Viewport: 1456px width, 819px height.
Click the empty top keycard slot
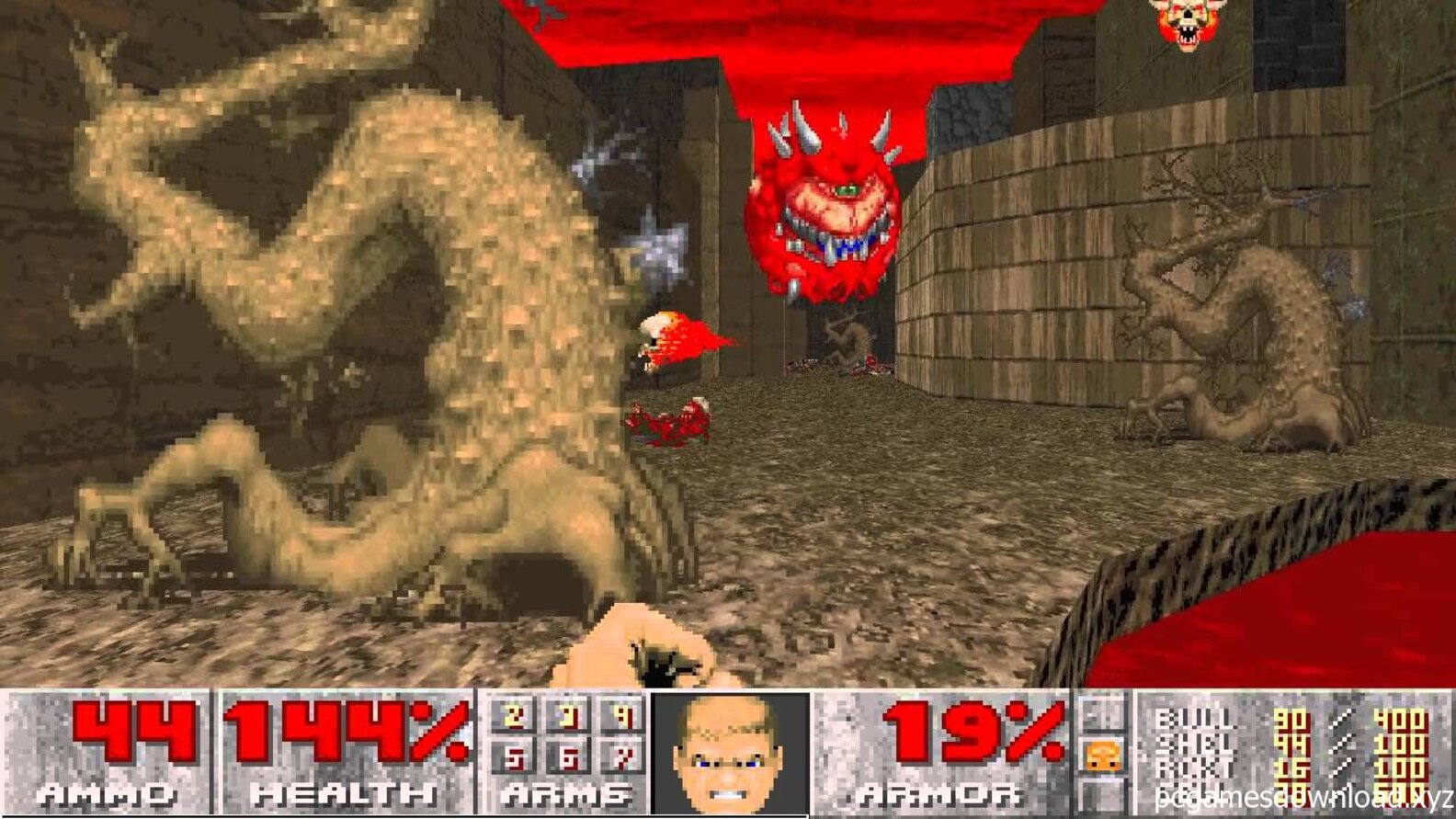[x=1100, y=714]
